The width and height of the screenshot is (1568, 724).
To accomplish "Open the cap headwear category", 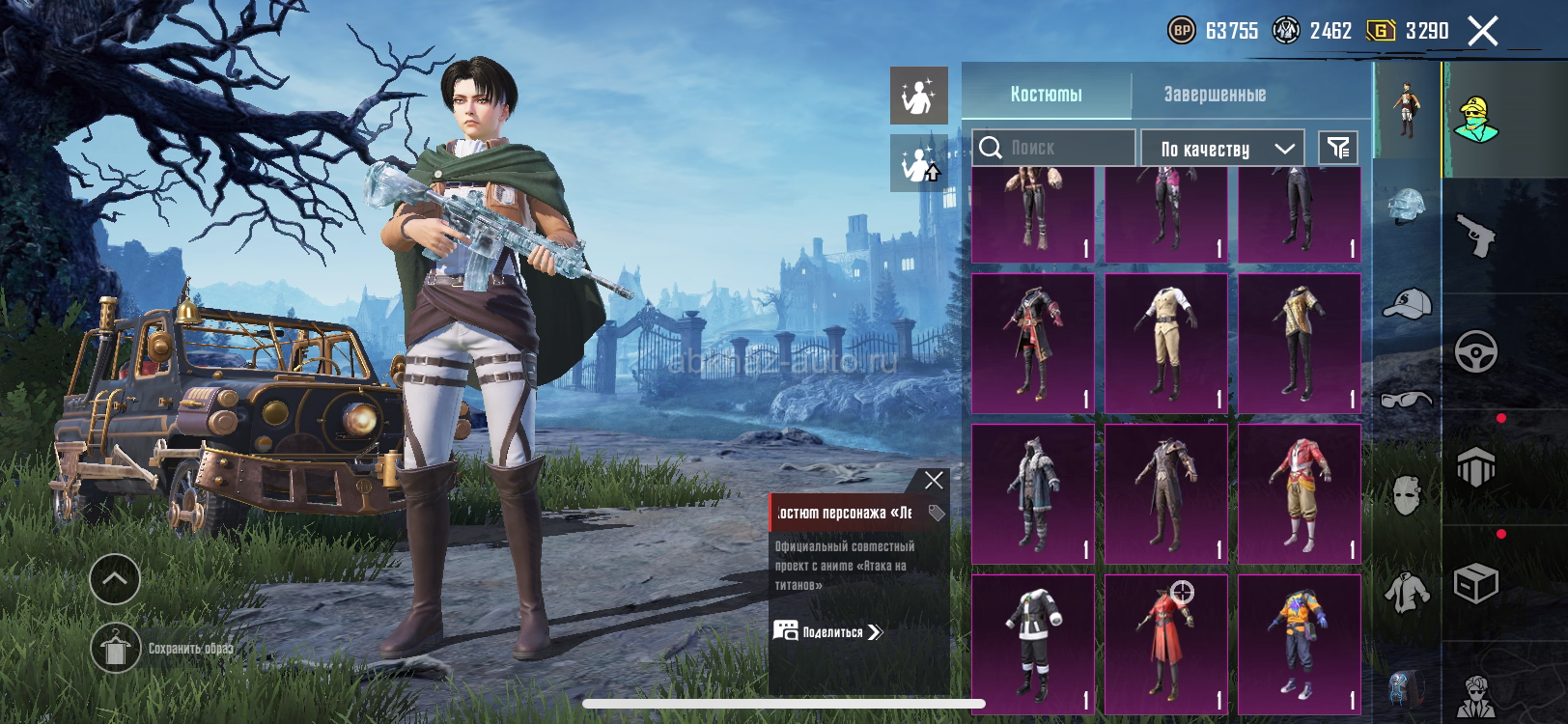I will [x=1407, y=303].
